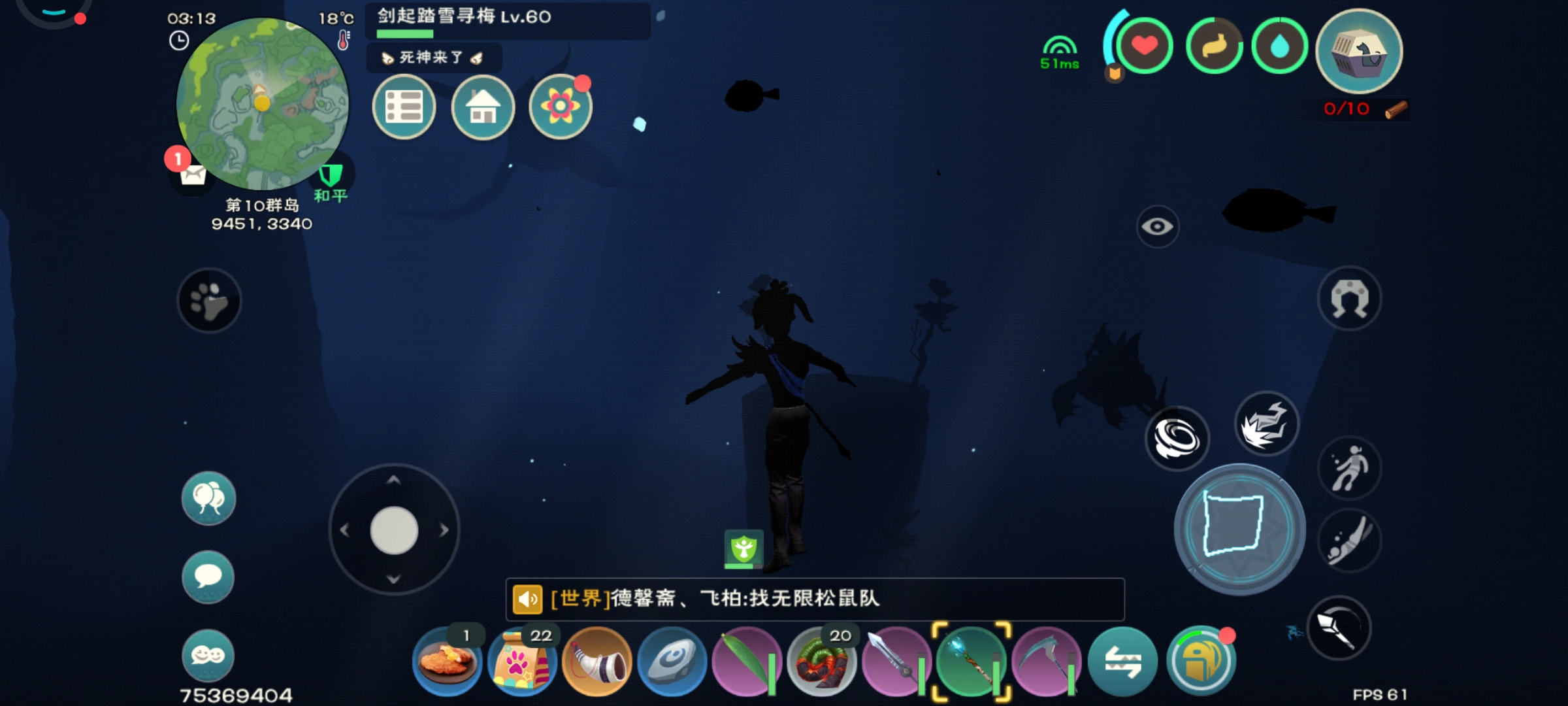Tap the paw print pet button
This screenshot has height=706, width=1568.
pyautogui.click(x=209, y=301)
